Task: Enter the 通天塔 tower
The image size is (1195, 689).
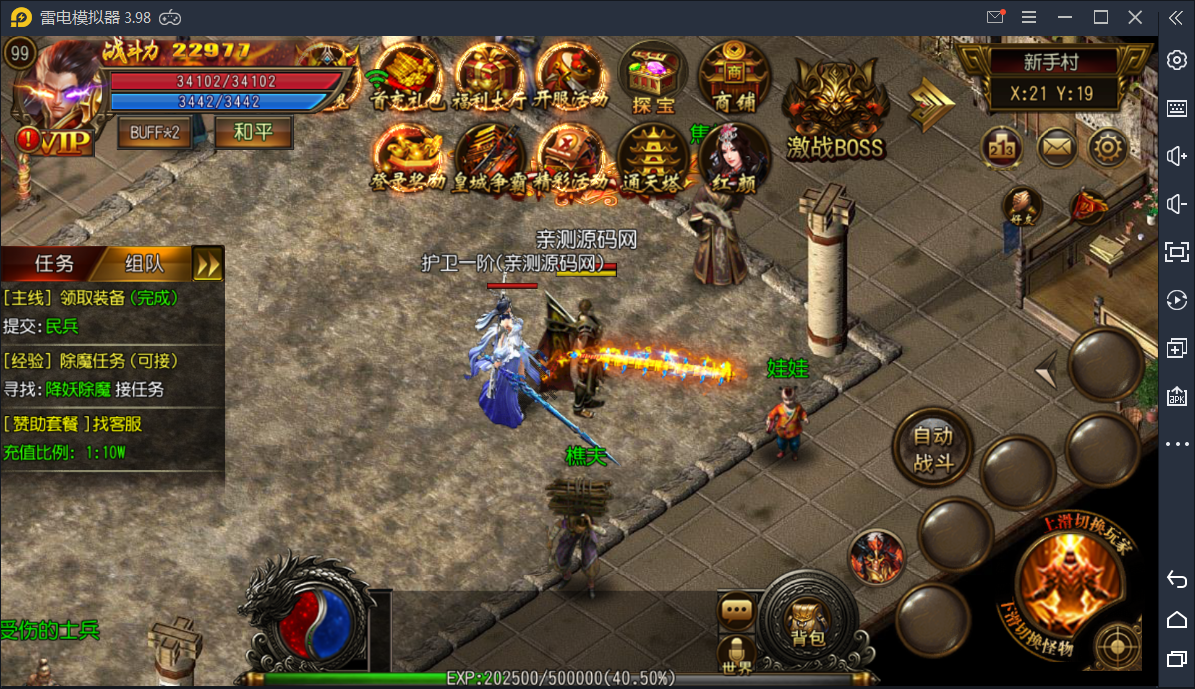Action: (x=653, y=158)
